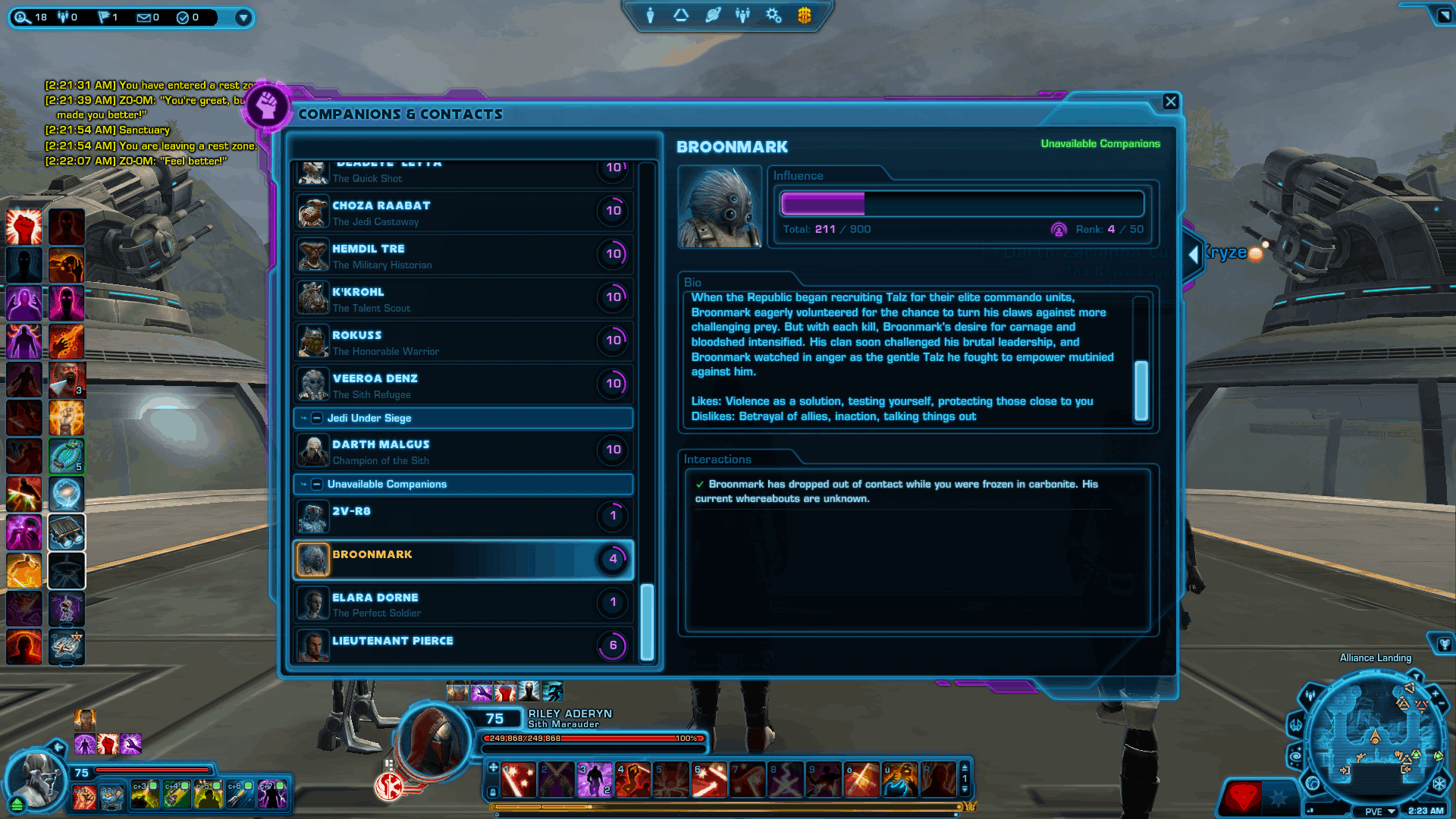Open the social window (group icon, top bar)
1456x819 pixels.
[742, 15]
